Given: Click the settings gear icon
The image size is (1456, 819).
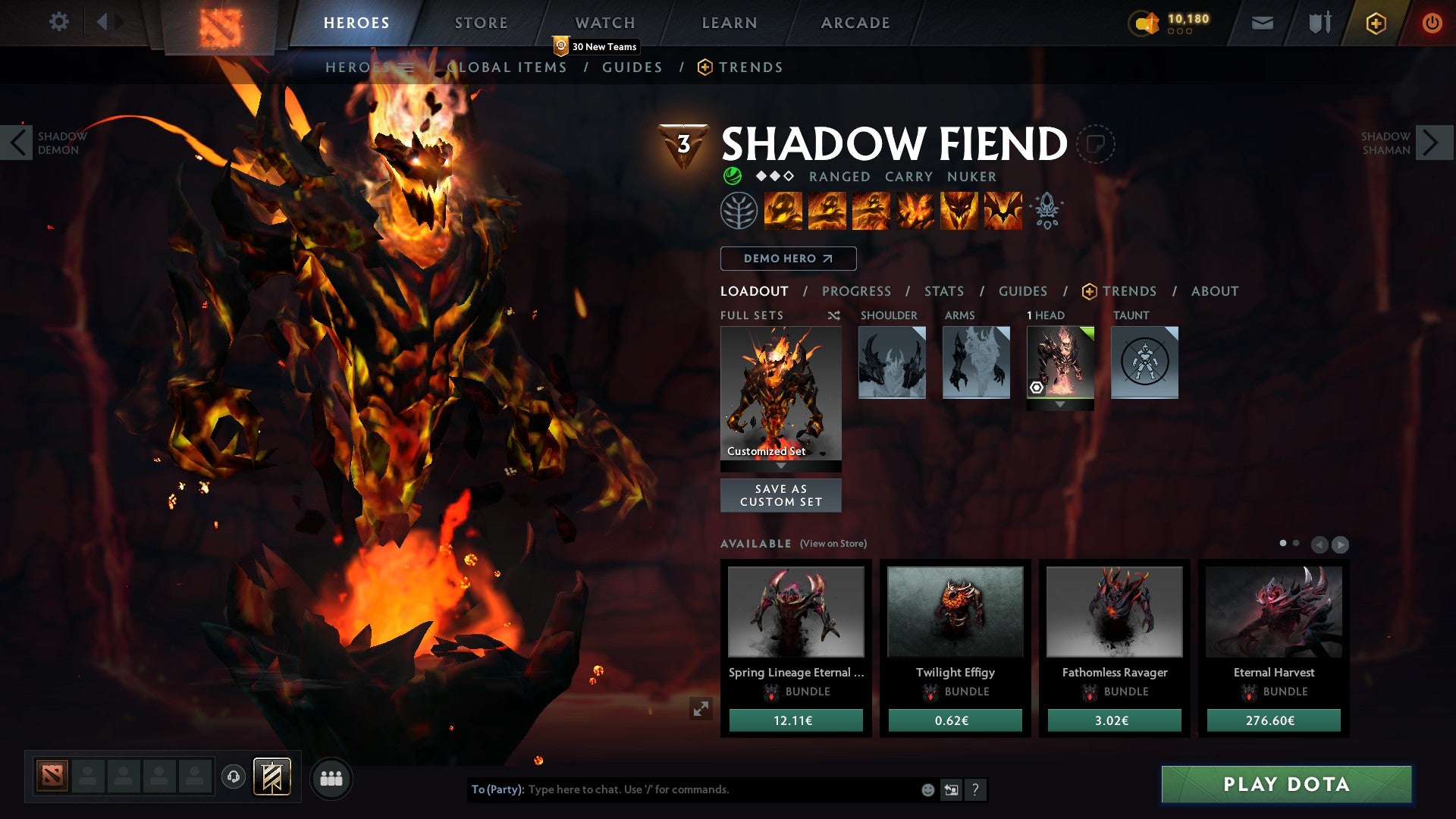Looking at the screenshot, I should pyautogui.click(x=59, y=22).
